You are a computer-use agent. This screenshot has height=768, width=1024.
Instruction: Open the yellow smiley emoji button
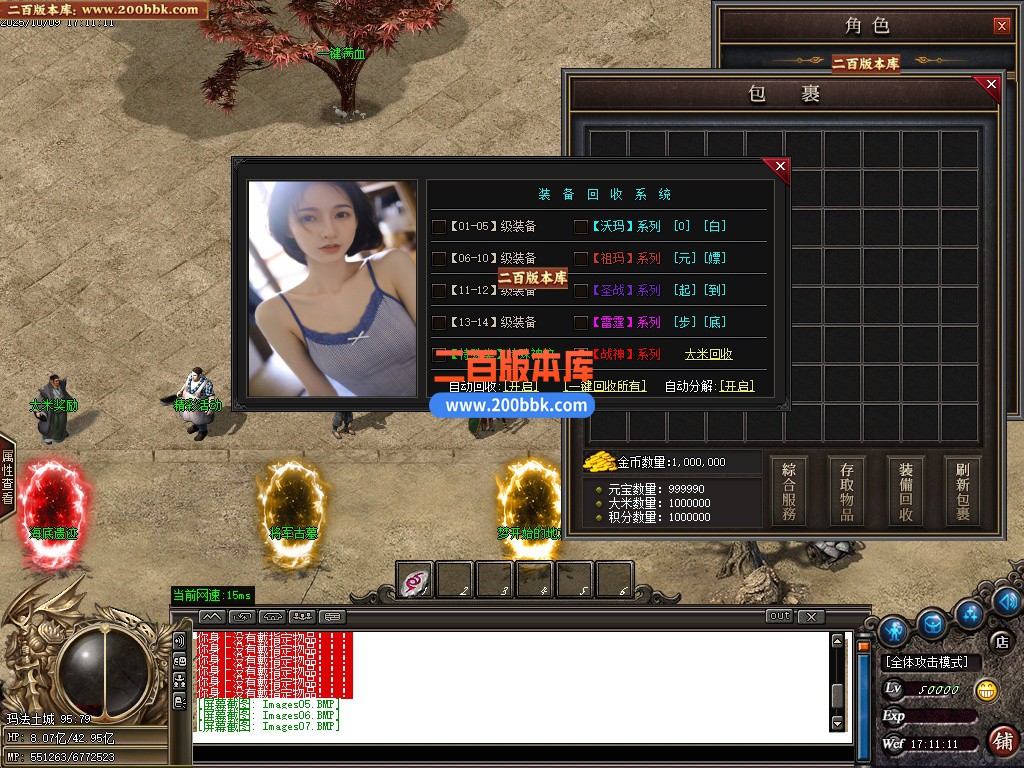click(986, 690)
